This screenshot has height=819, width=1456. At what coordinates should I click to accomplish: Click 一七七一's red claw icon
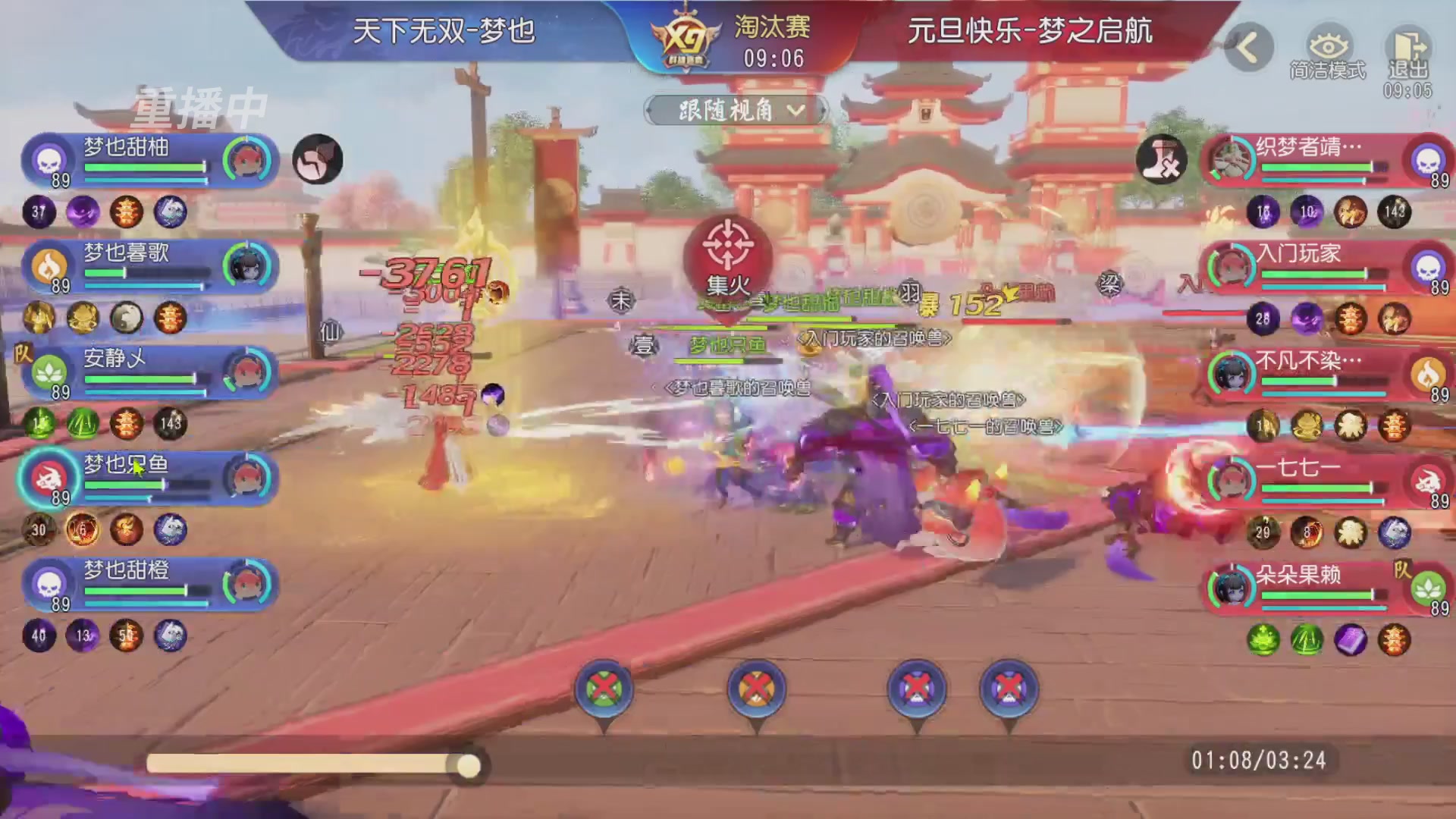pyautogui.click(x=1429, y=480)
